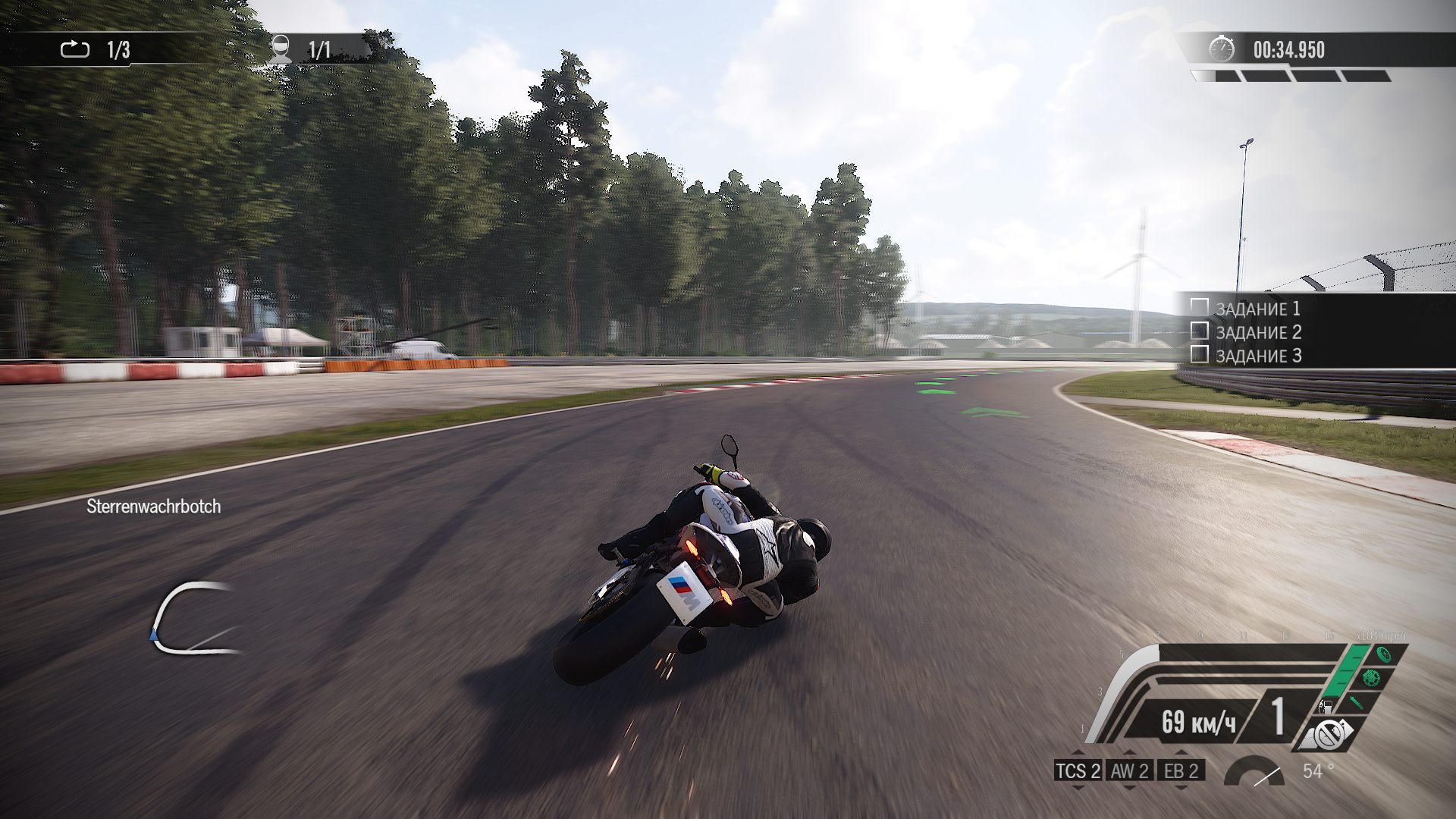The height and width of the screenshot is (819, 1456).
Task: Click the lean angle gauge
Action: point(1254,773)
